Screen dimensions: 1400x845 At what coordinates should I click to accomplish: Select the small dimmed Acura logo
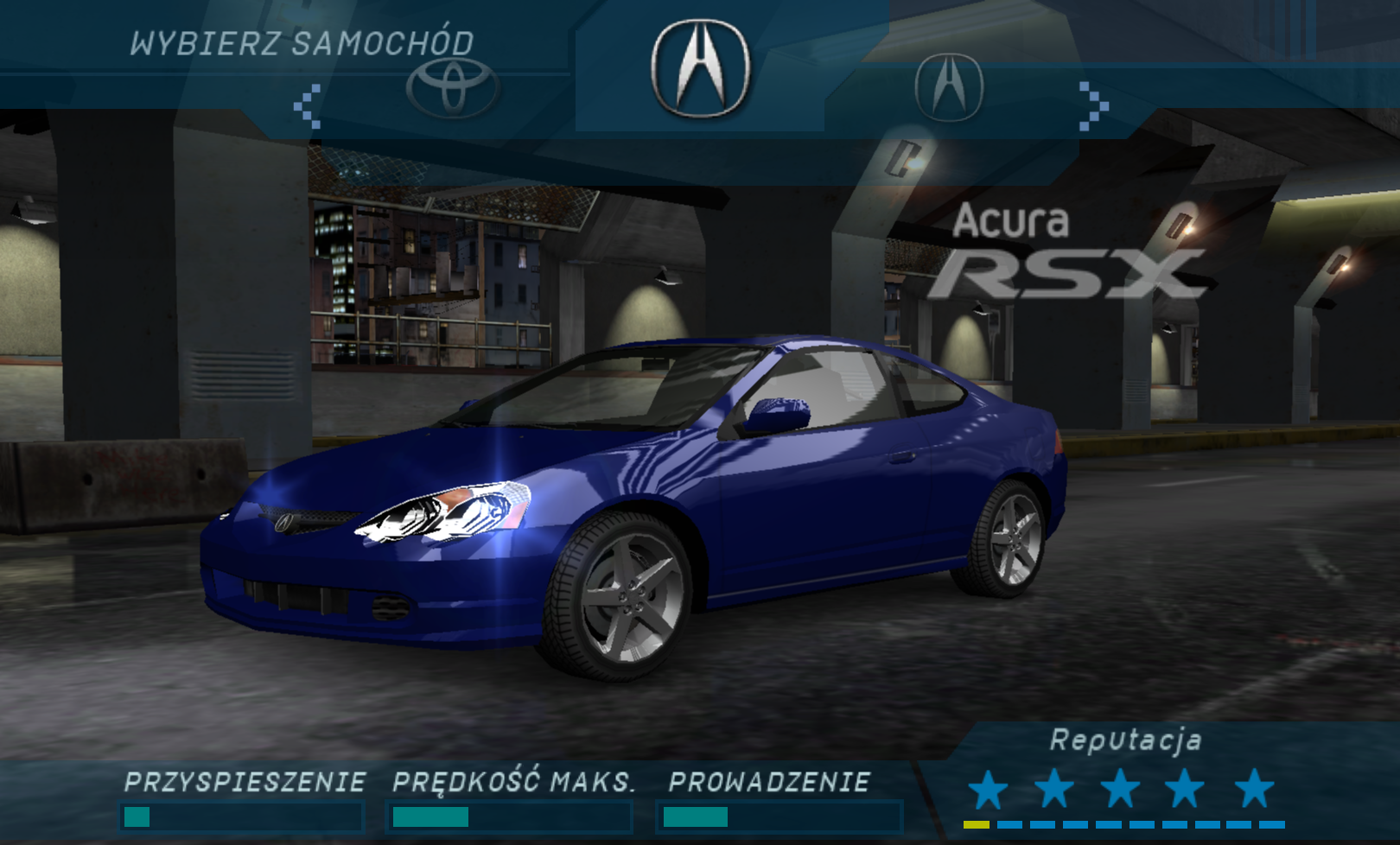[x=949, y=86]
